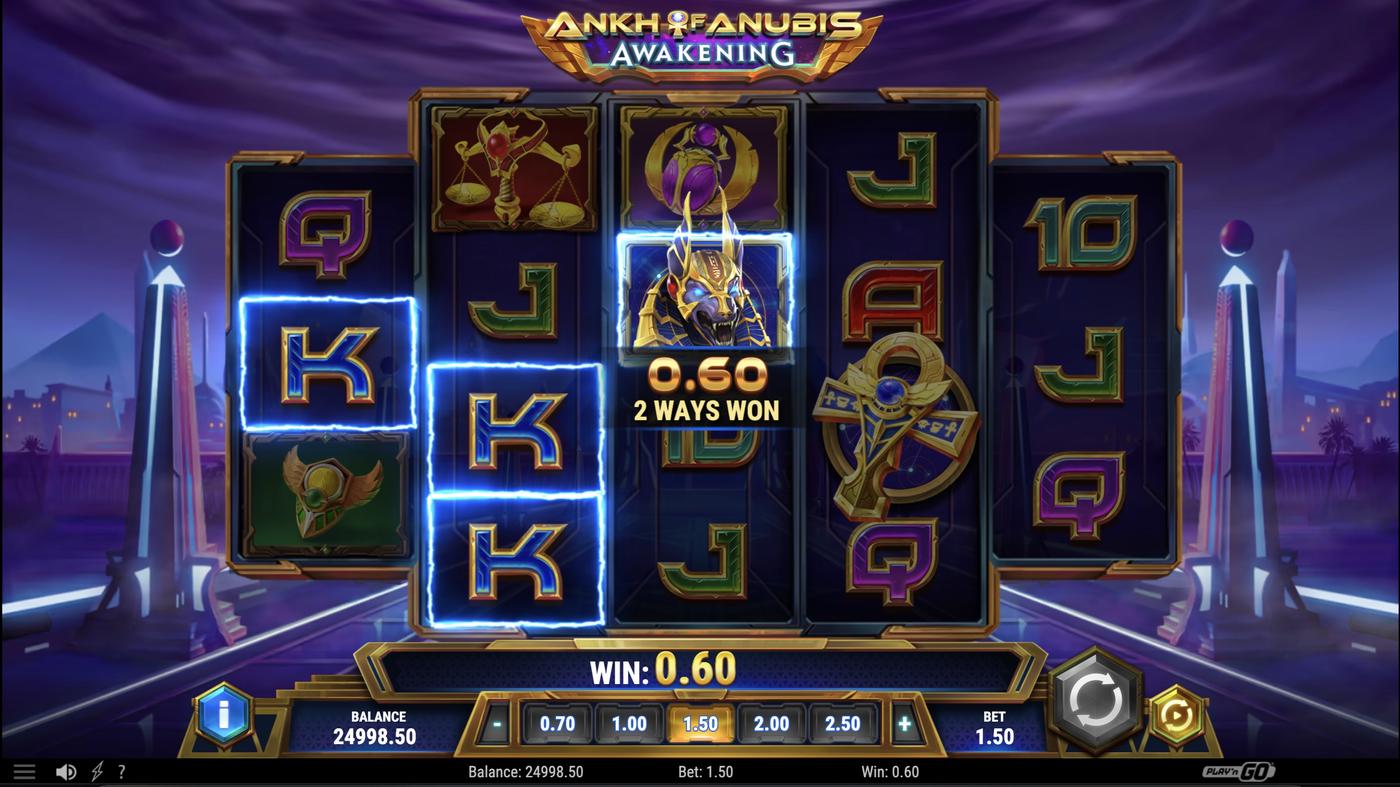The height and width of the screenshot is (787, 1400).
Task: Mute game sound with the speaker icon
Action: 66,769
